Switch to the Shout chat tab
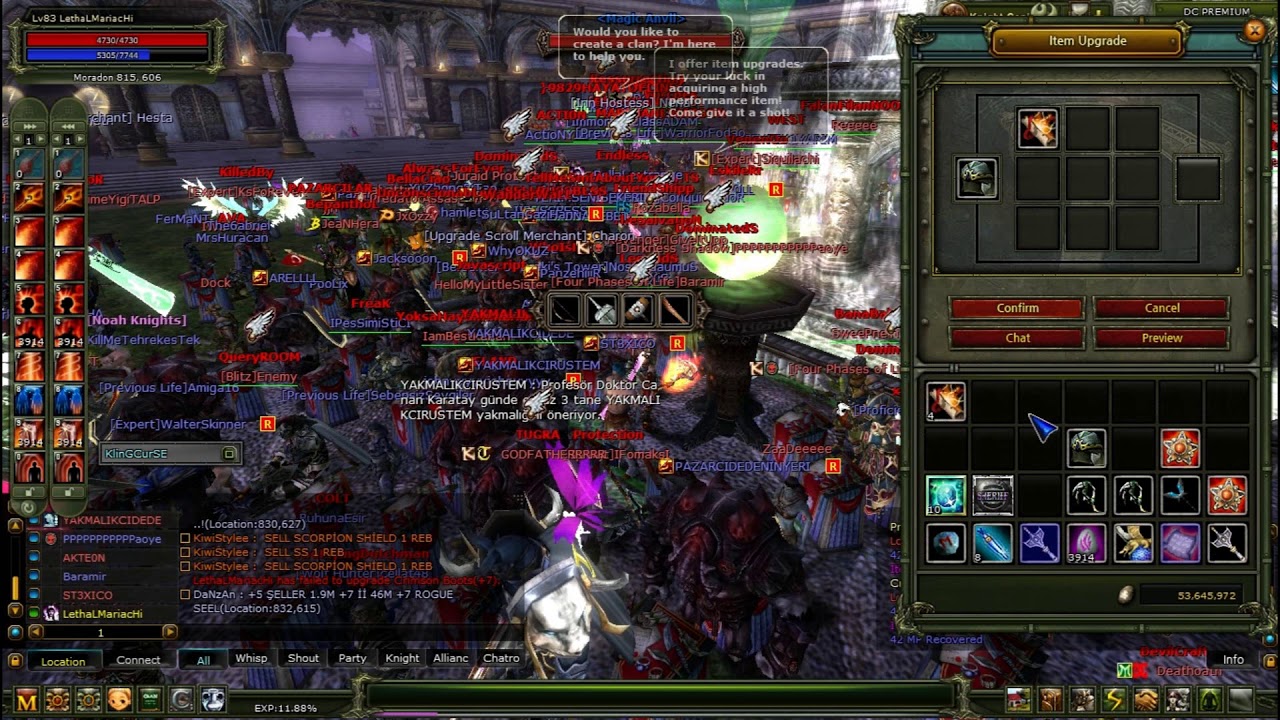The height and width of the screenshot is (720, 1280). (303, 658)
